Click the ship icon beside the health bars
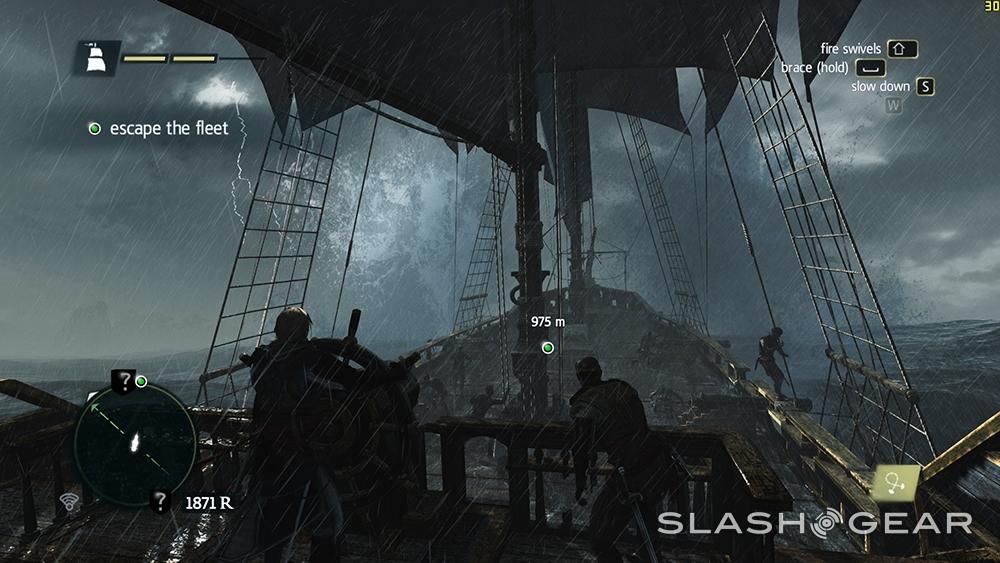This screenshot has width=1000, height=563. [98, 59]
